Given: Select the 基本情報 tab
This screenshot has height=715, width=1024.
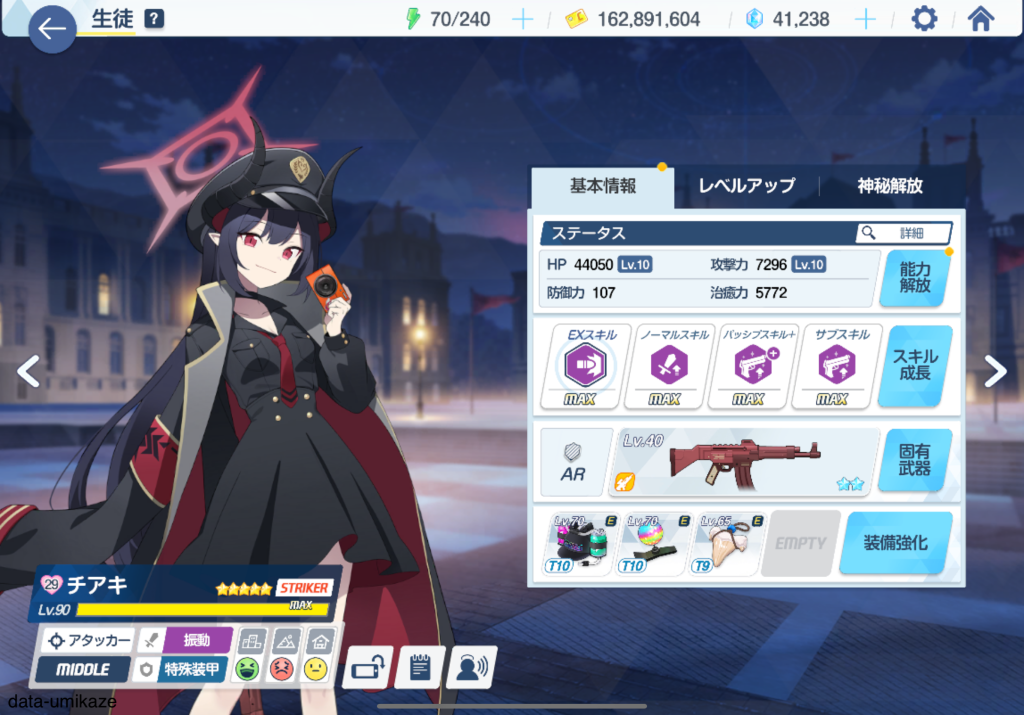Looking at the screenshot, I should coord(603,186).
